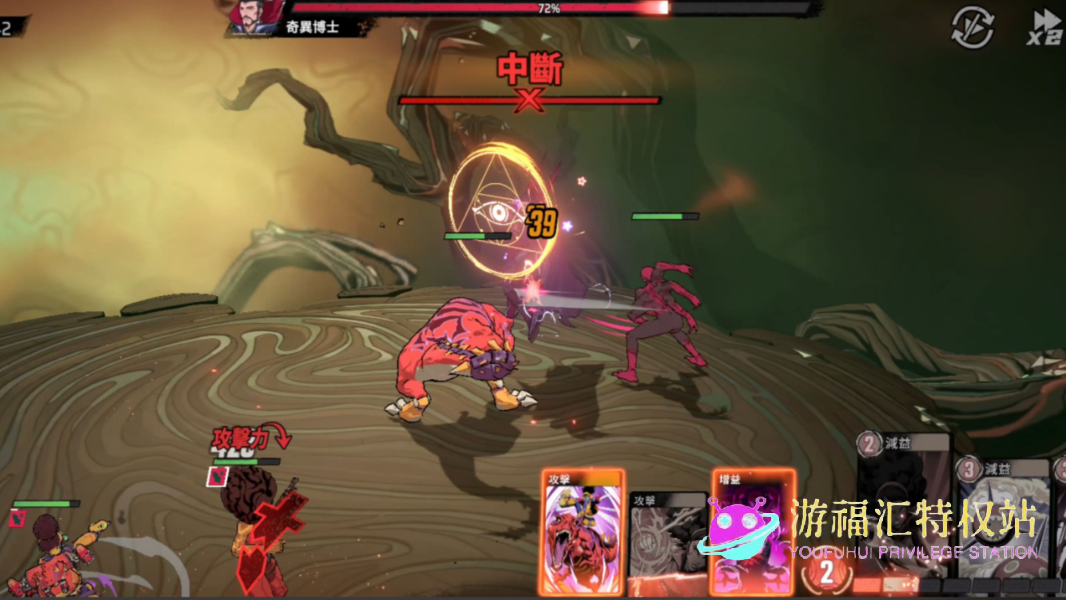Image resolution: width=1066 pixels, height=600 pixels.
Task: Play the red dinosaur attack card
Action: click(x=583, y=530)
